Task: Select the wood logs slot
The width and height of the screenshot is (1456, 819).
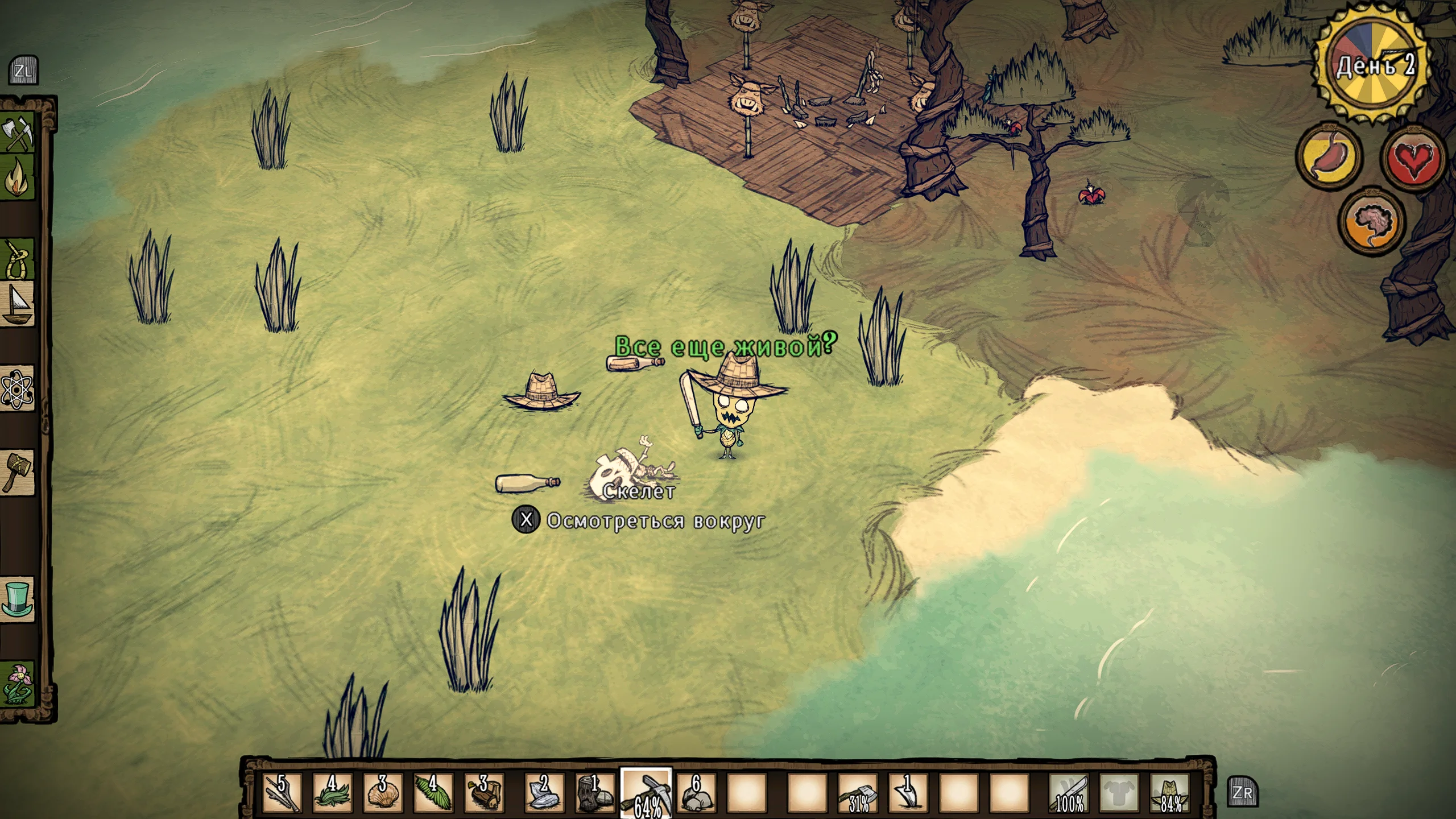Action: coord(484,792)
